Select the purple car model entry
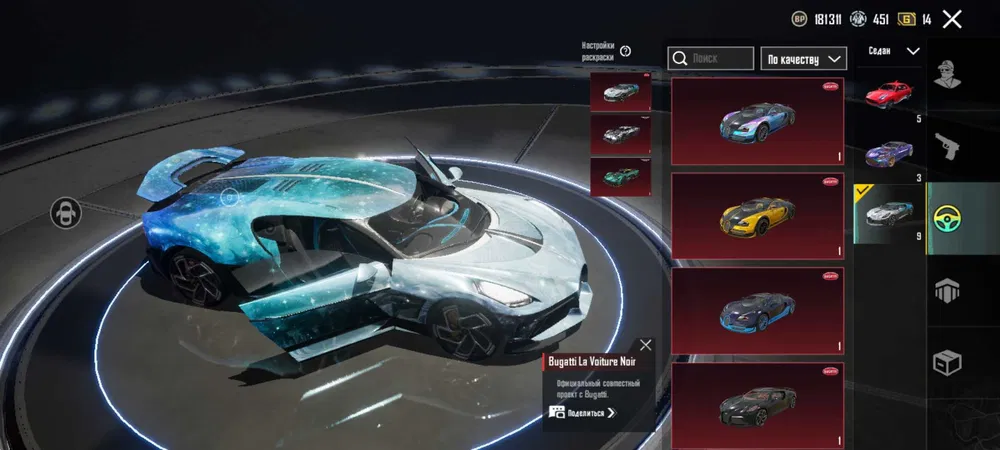The image size is (1000, 450). (888, 152)
